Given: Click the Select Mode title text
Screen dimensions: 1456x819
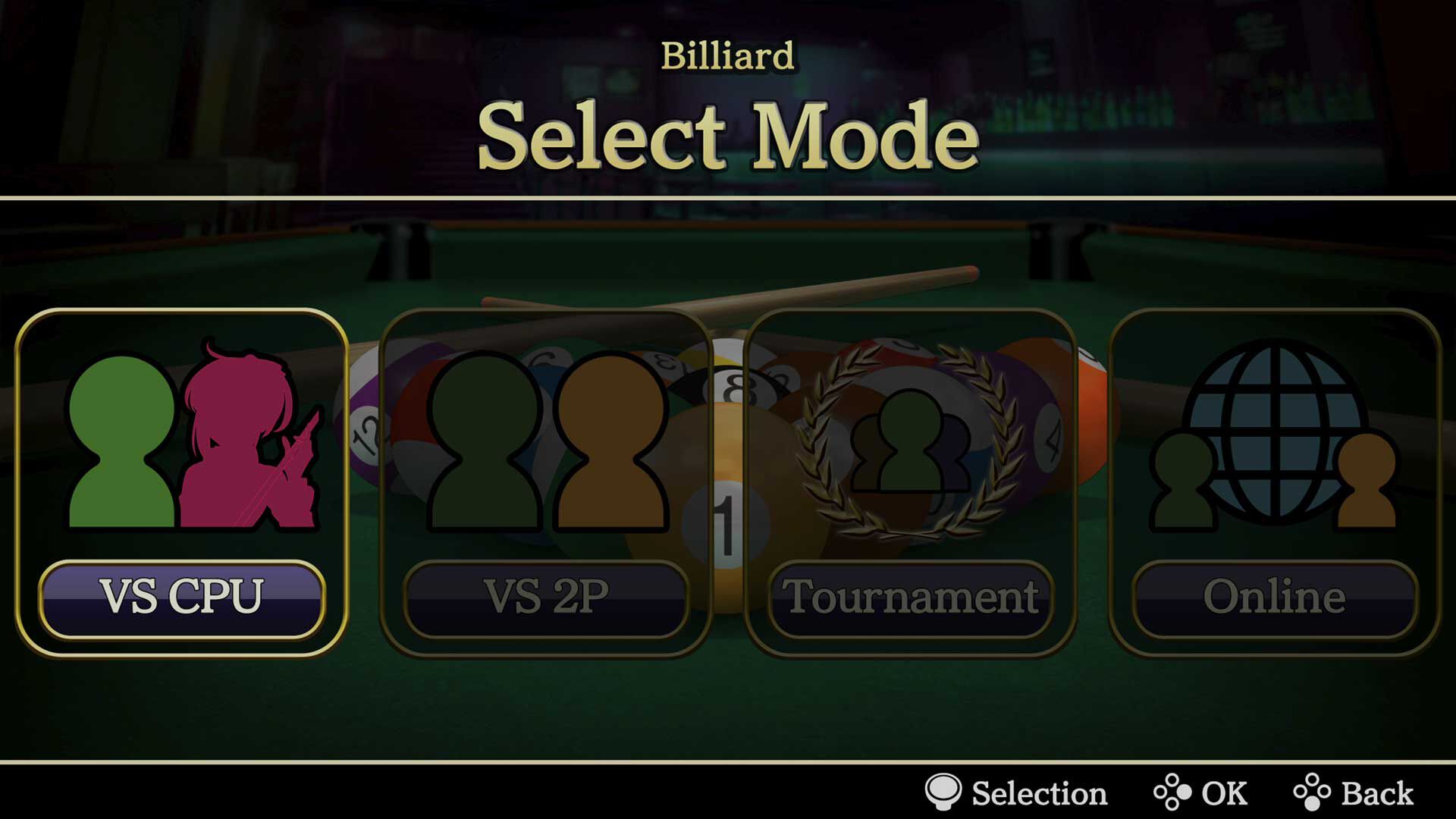Looking at the screenshot, I should (x=728, y=135).
